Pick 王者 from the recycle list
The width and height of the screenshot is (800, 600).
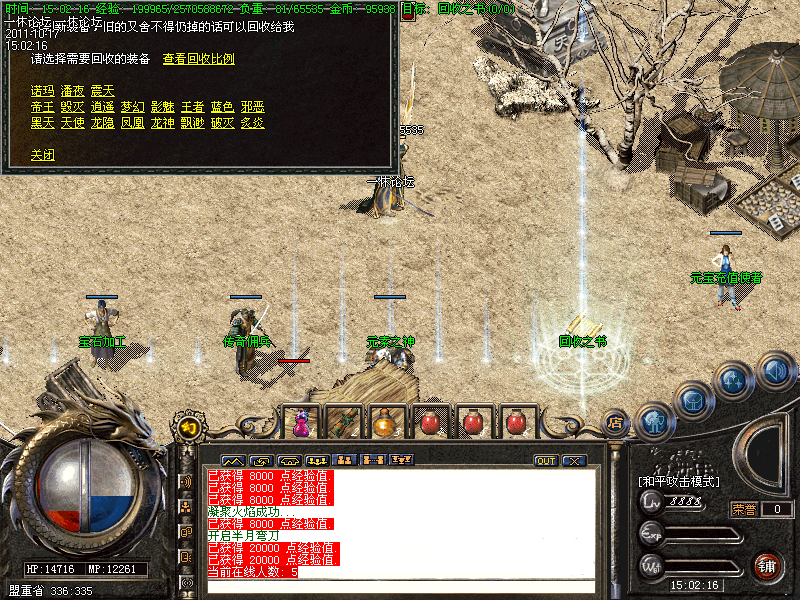(x=192, y=107)
